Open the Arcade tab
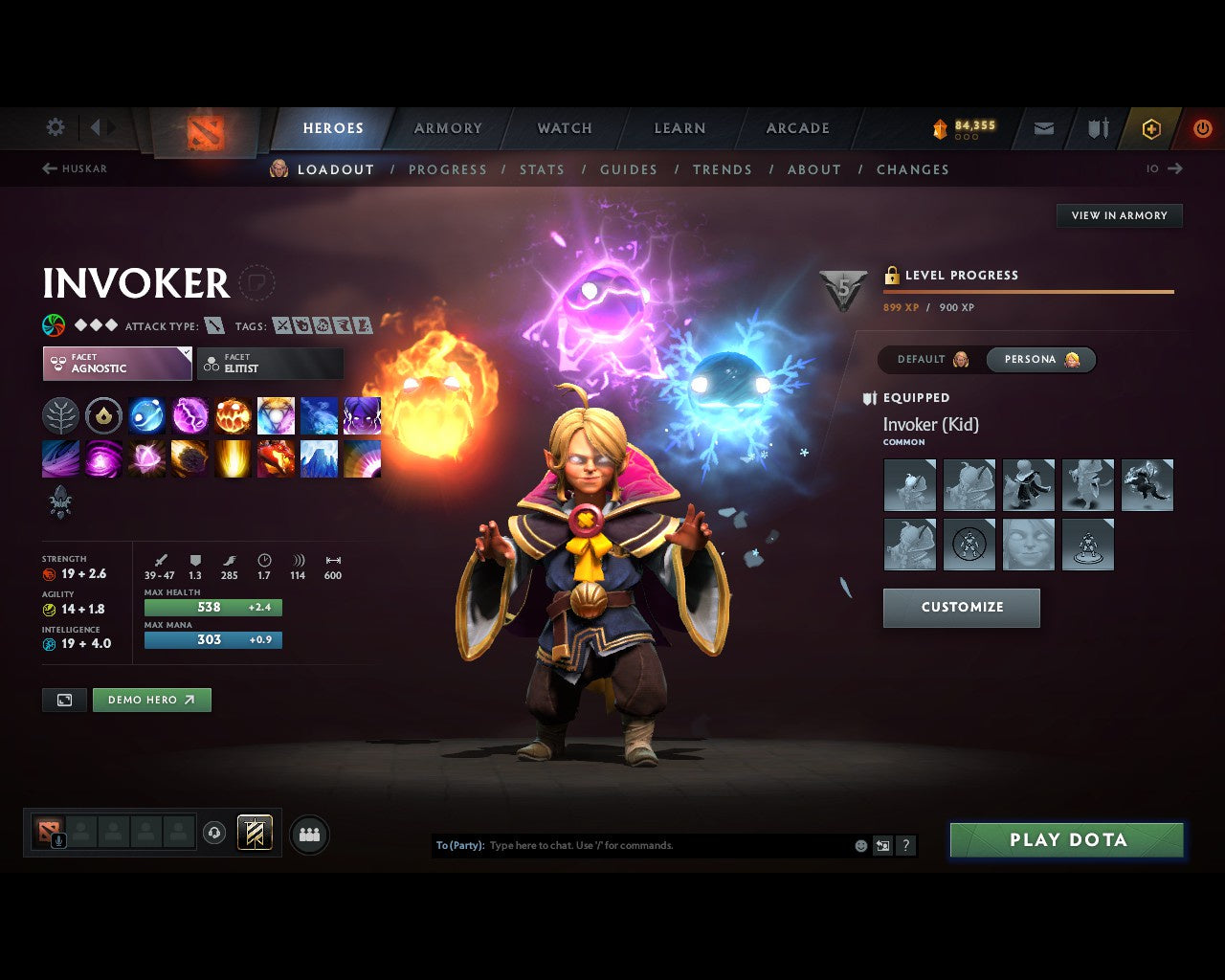Viewport: 1225px width, 980px height. [x=797, y=128]
